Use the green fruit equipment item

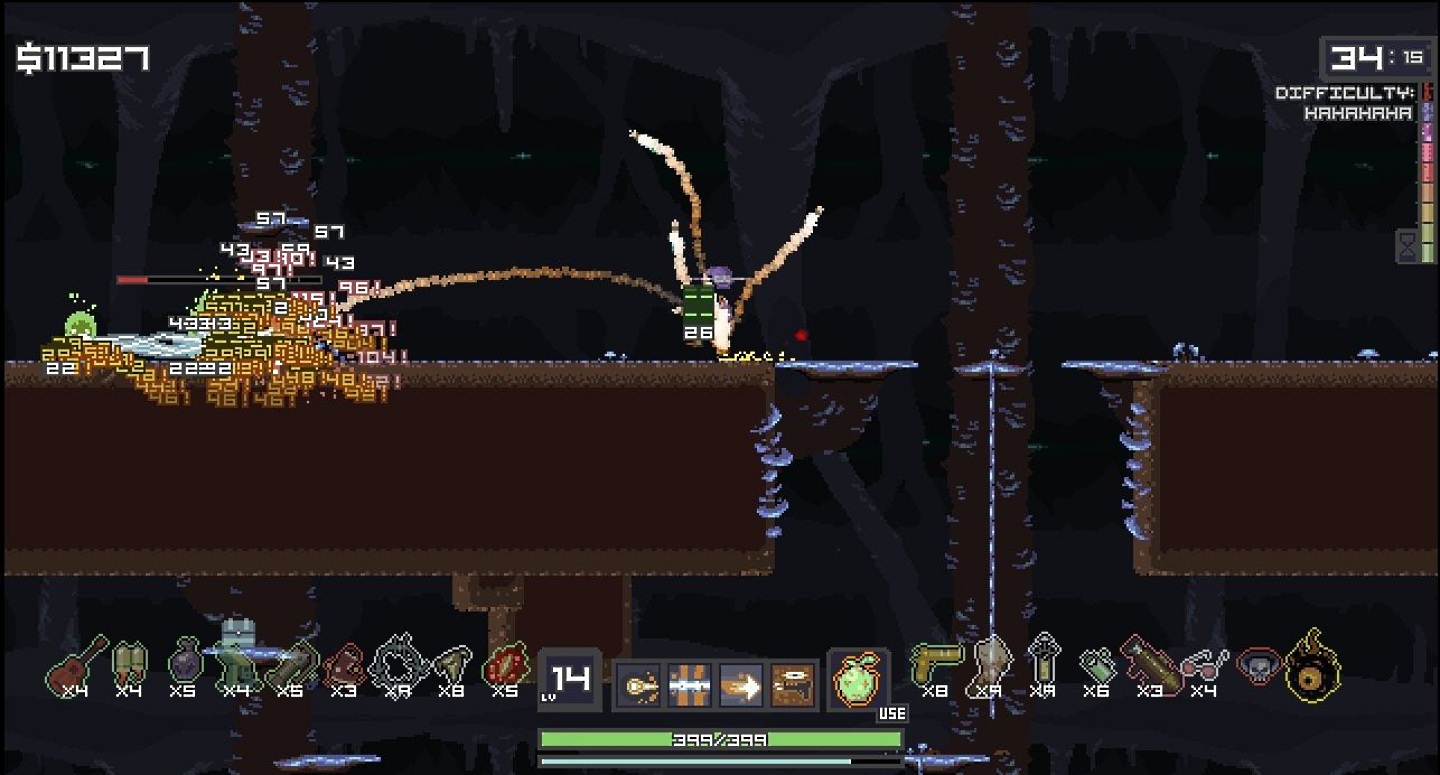[x=857, y=680]
